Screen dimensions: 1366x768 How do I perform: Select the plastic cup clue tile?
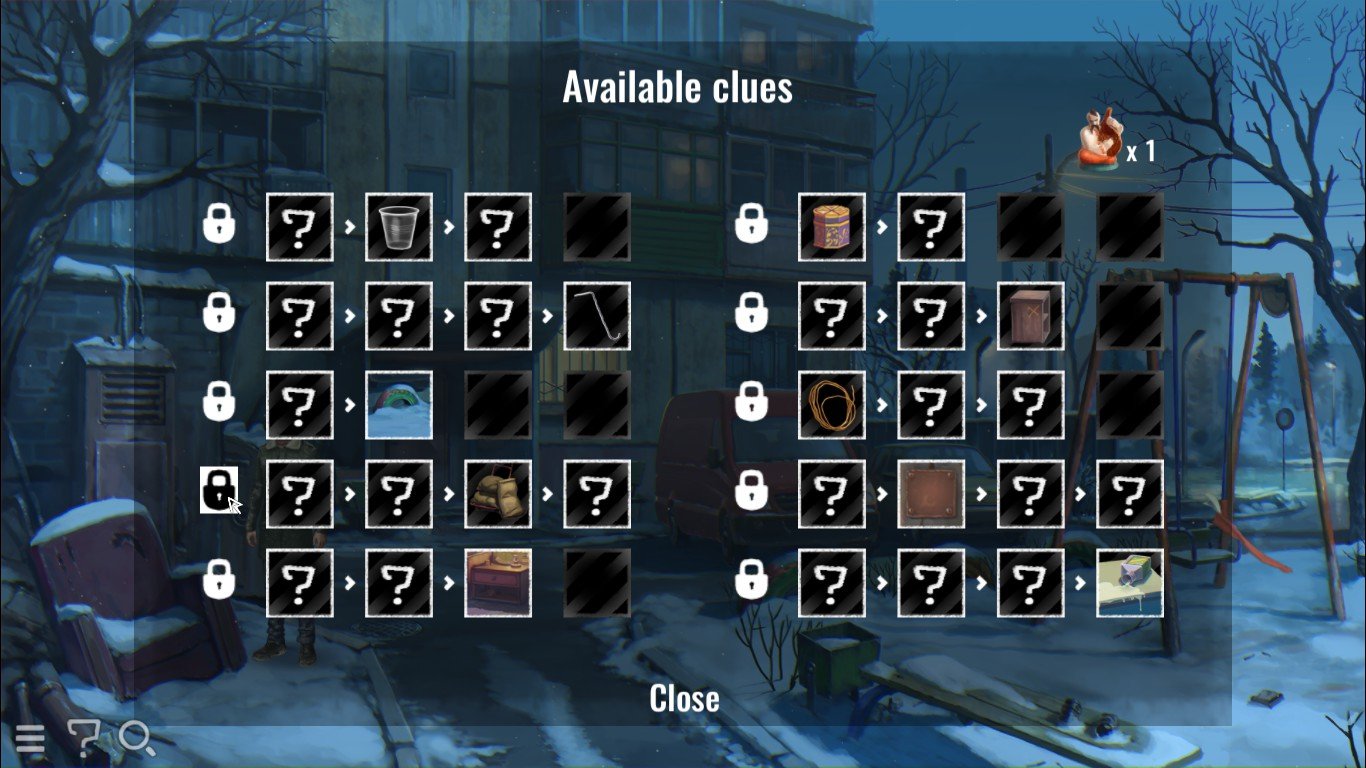click(x=399, y=227)
